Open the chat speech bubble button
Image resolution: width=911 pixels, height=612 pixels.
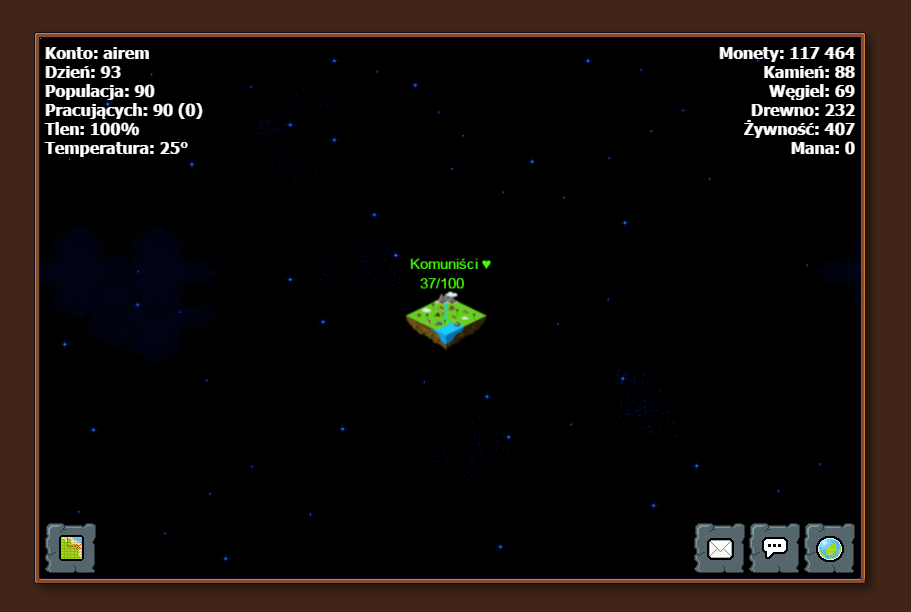coord(775,548)
